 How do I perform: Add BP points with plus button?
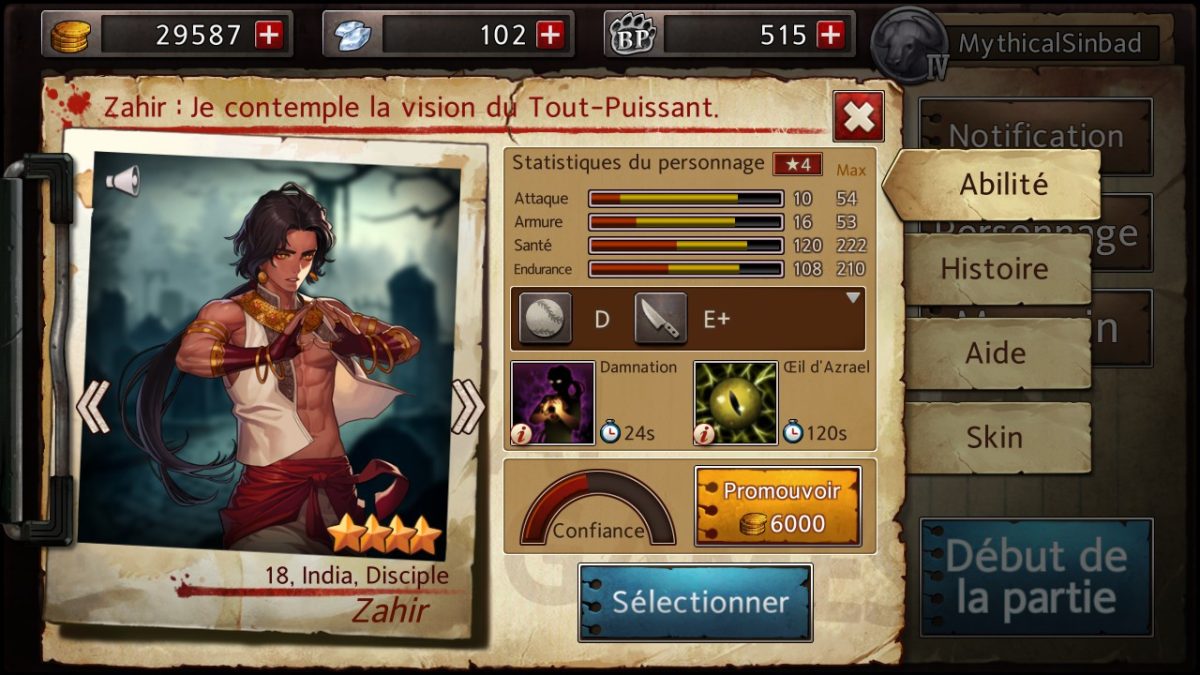click(831, 35)
